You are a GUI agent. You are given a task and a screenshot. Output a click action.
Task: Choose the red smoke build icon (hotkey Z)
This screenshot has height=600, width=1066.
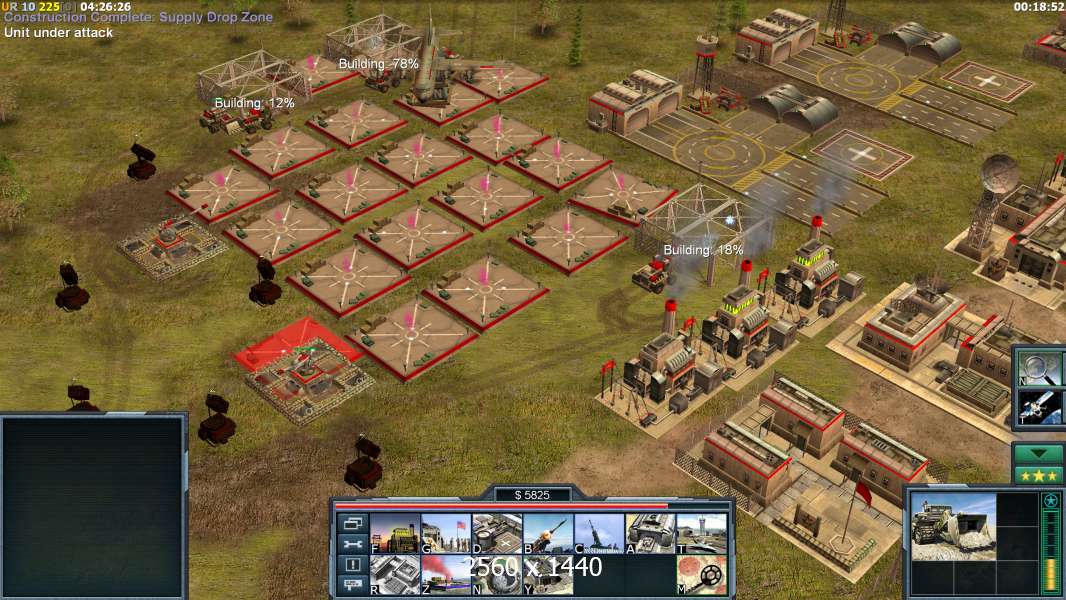click(x=446, y=575)
